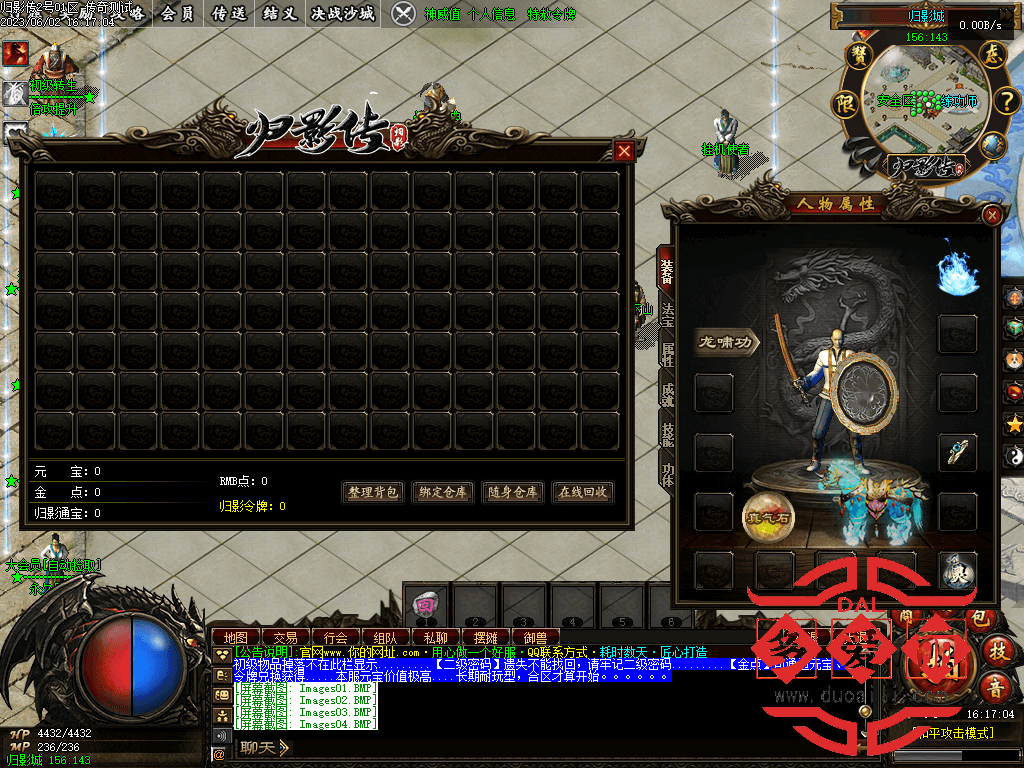Click the 在线回收 online recycle button

point(583,492)
